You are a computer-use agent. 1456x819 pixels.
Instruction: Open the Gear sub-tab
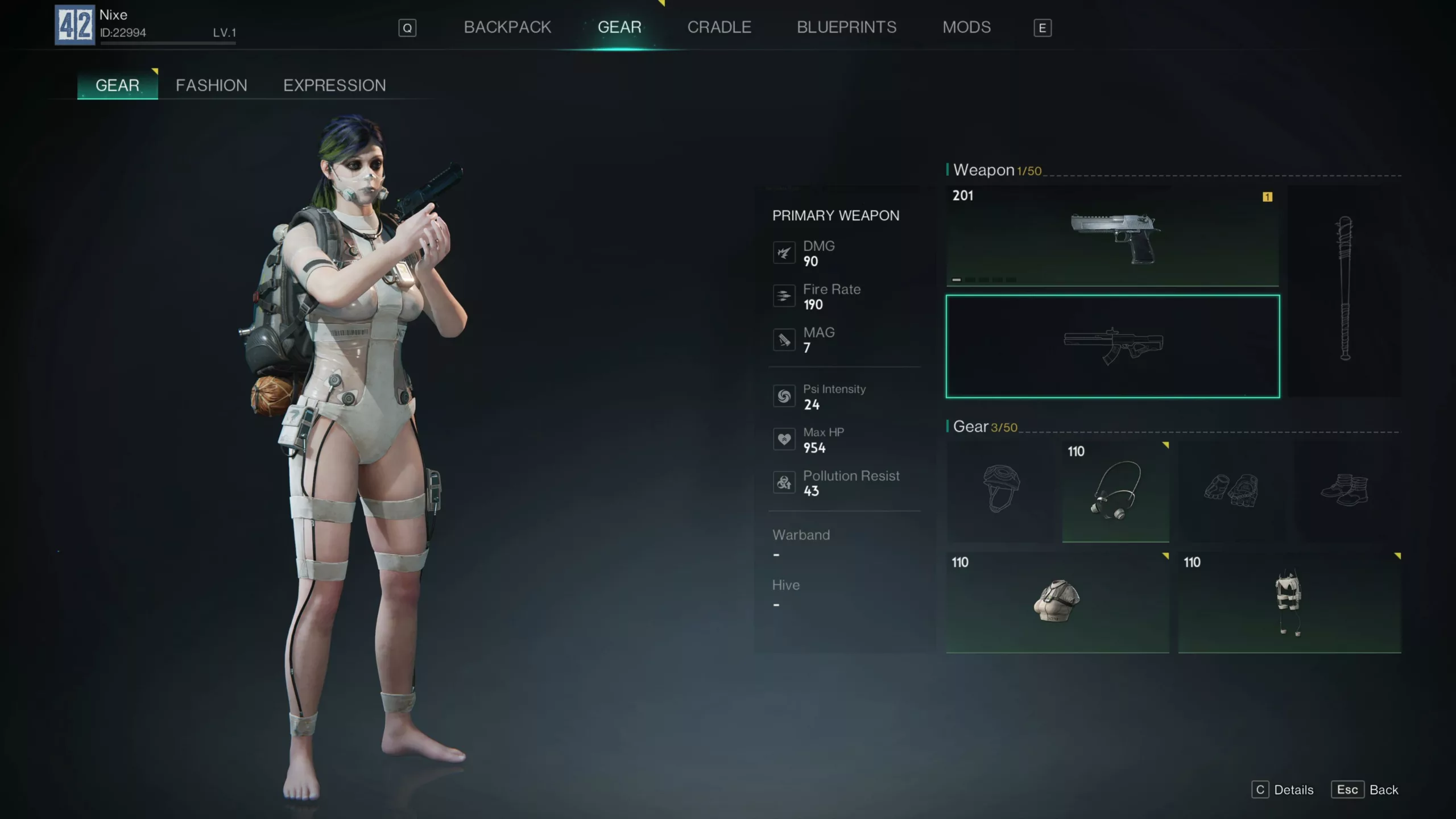[x=117, y=85]
